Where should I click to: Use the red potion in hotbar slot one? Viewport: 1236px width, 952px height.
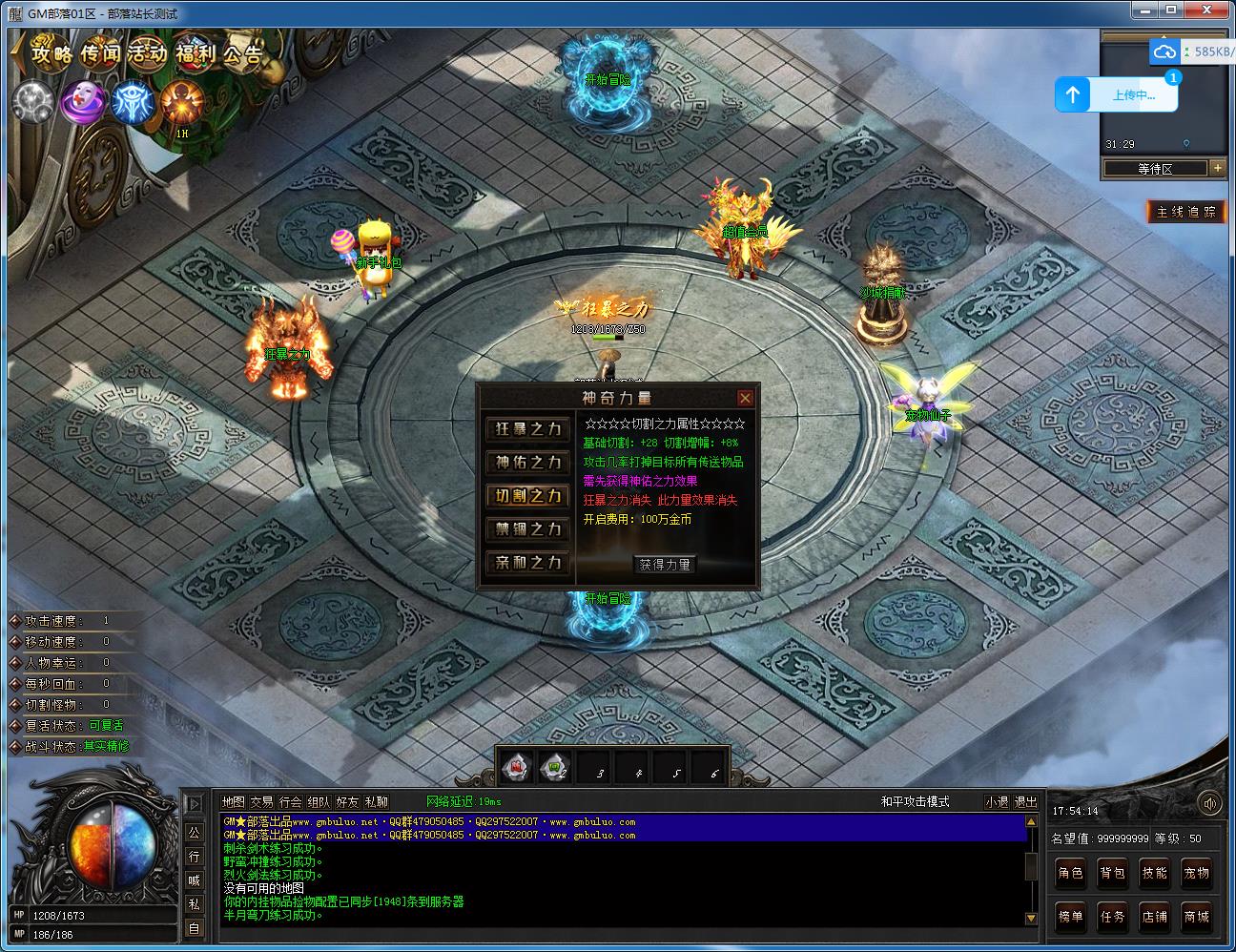pyautogui.click(x=518, y=767)
